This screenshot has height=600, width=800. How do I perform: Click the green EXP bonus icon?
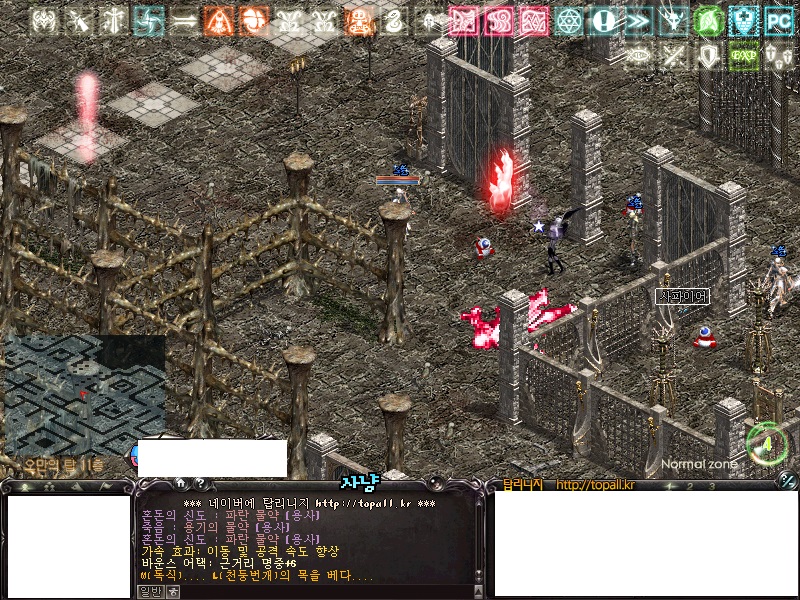coord(742,56)
